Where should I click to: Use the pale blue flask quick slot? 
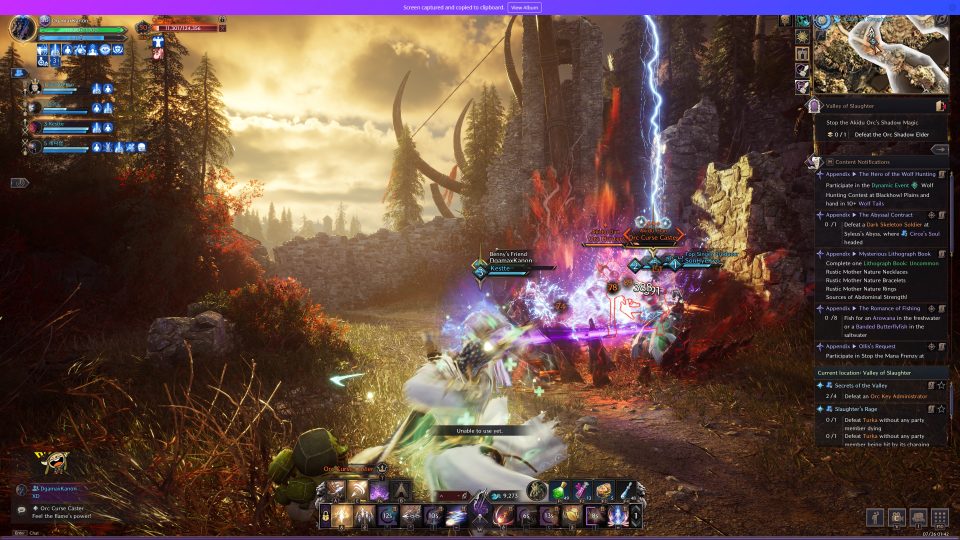tap(626, 491)
